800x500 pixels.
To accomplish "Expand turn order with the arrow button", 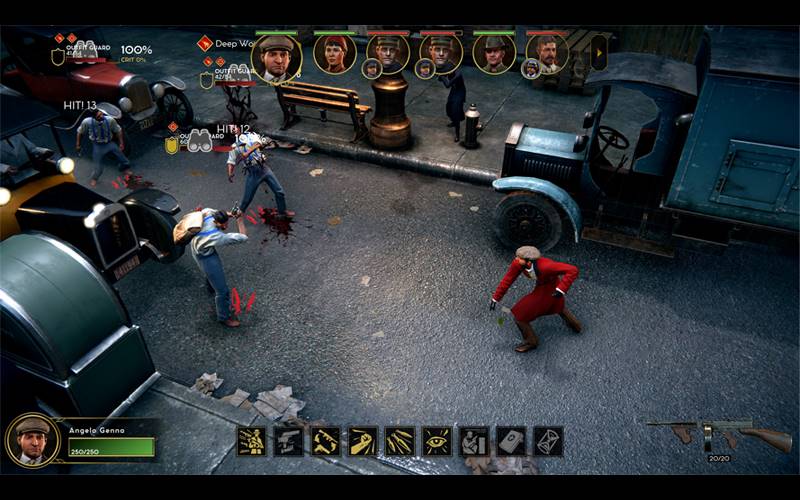I will pyautogui.click(x=599, y=52).
